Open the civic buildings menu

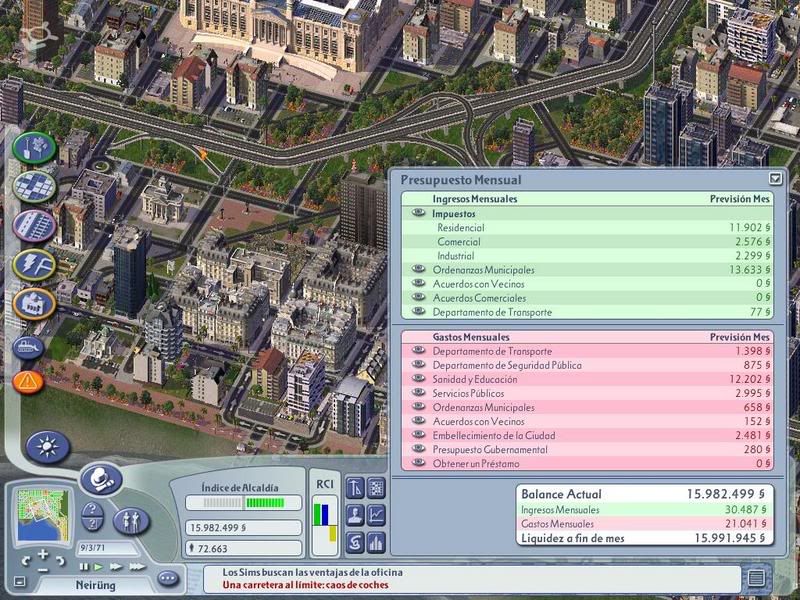tap(34, 303)
